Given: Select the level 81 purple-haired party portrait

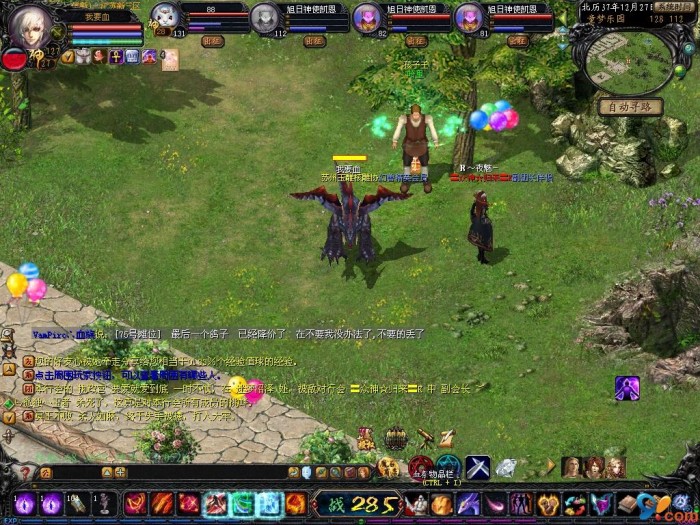Looking at the screenshot, I should [x=468, y=17].
